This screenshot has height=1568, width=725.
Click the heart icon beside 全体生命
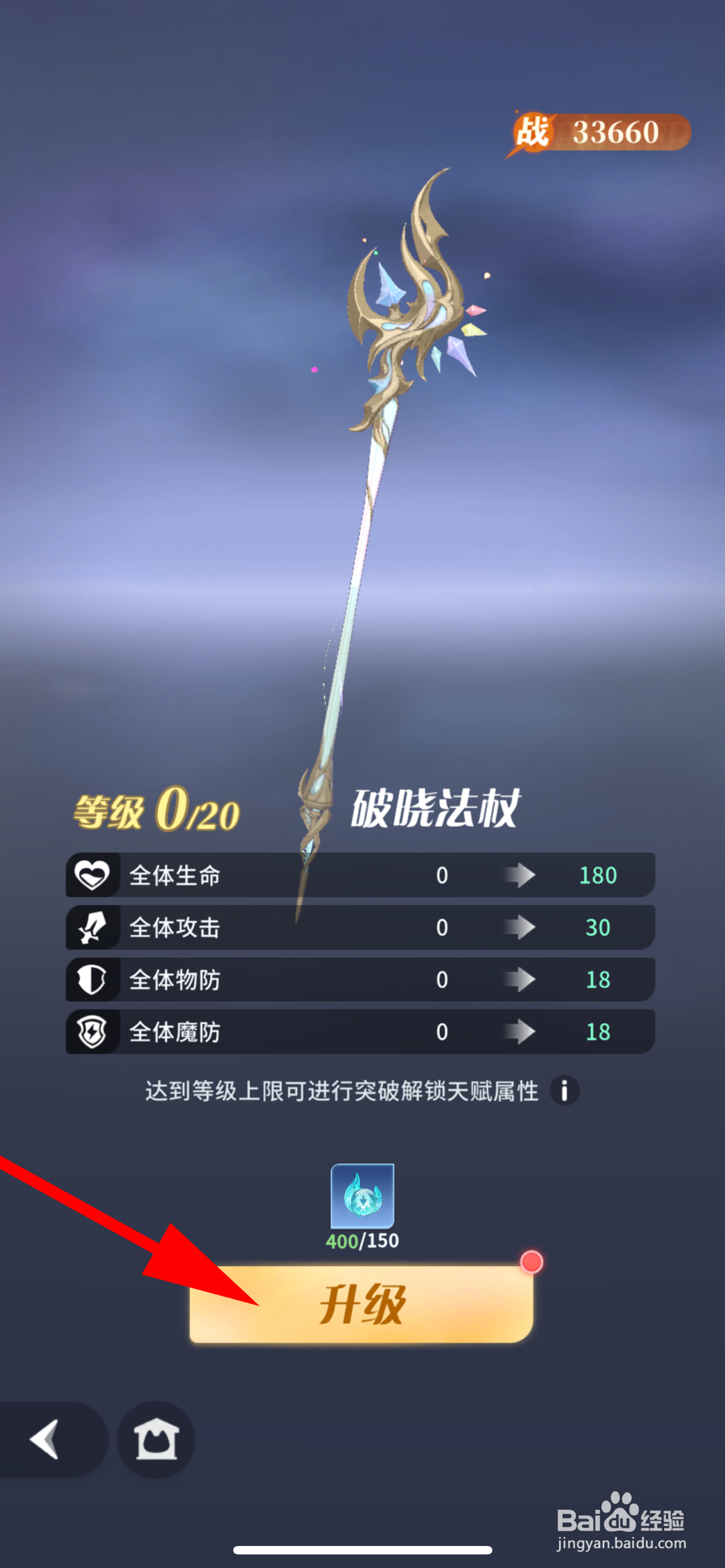pyautogui.click(x=93, y=875)
